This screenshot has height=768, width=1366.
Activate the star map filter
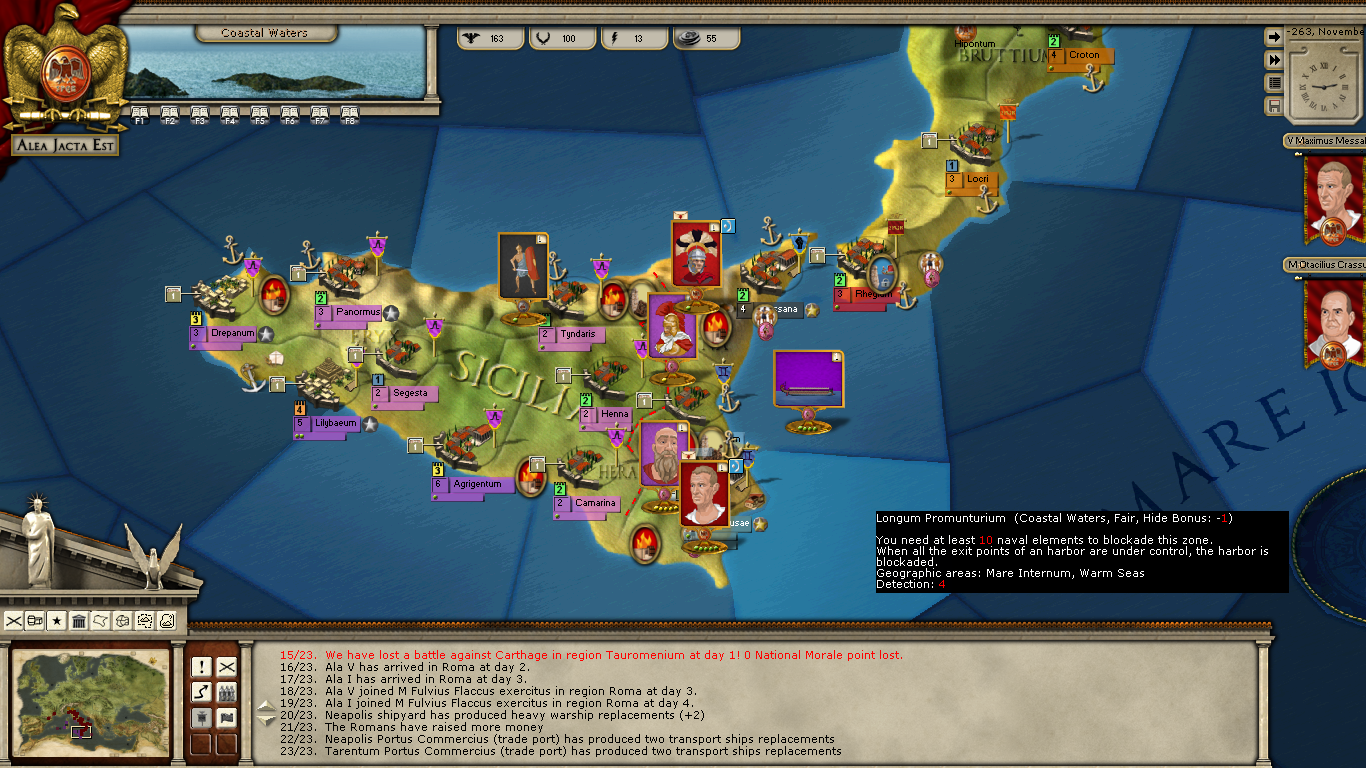coord(57,621)
